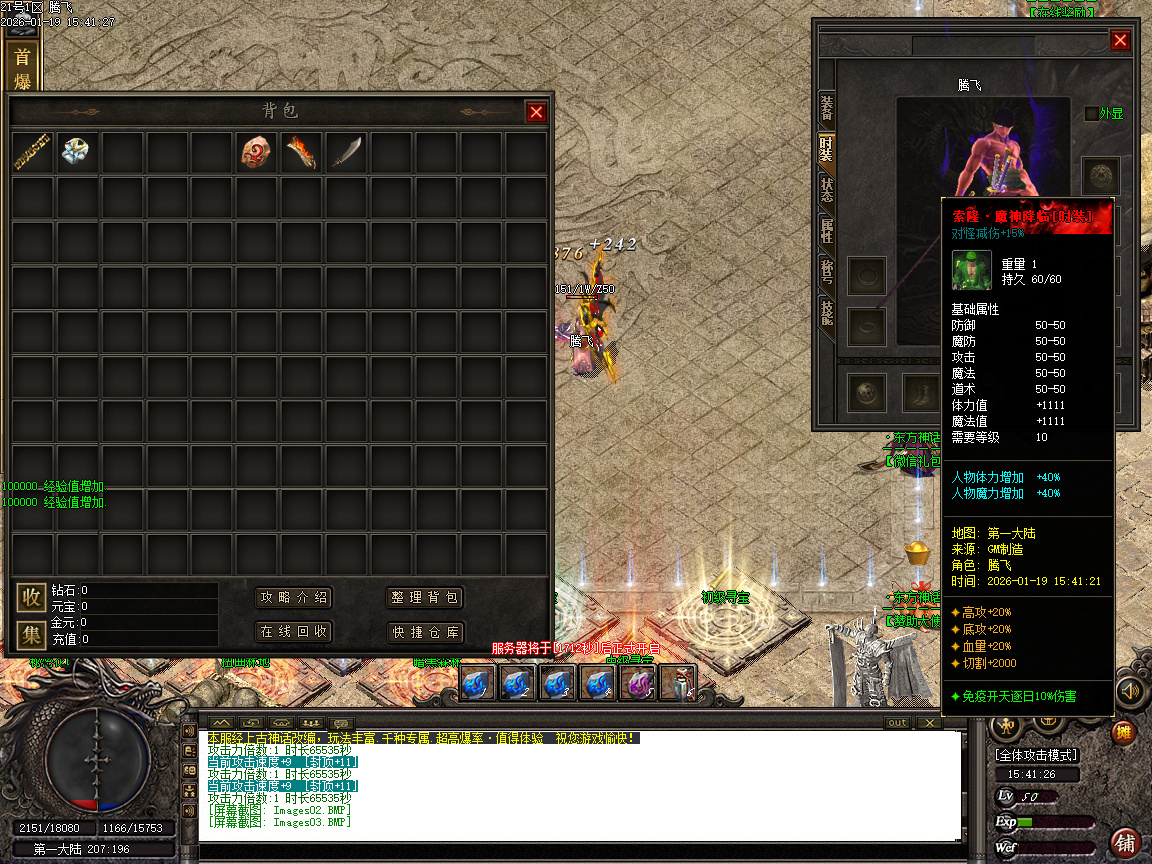Switch to the 属性 attributes tab

[x=827, y=230]
